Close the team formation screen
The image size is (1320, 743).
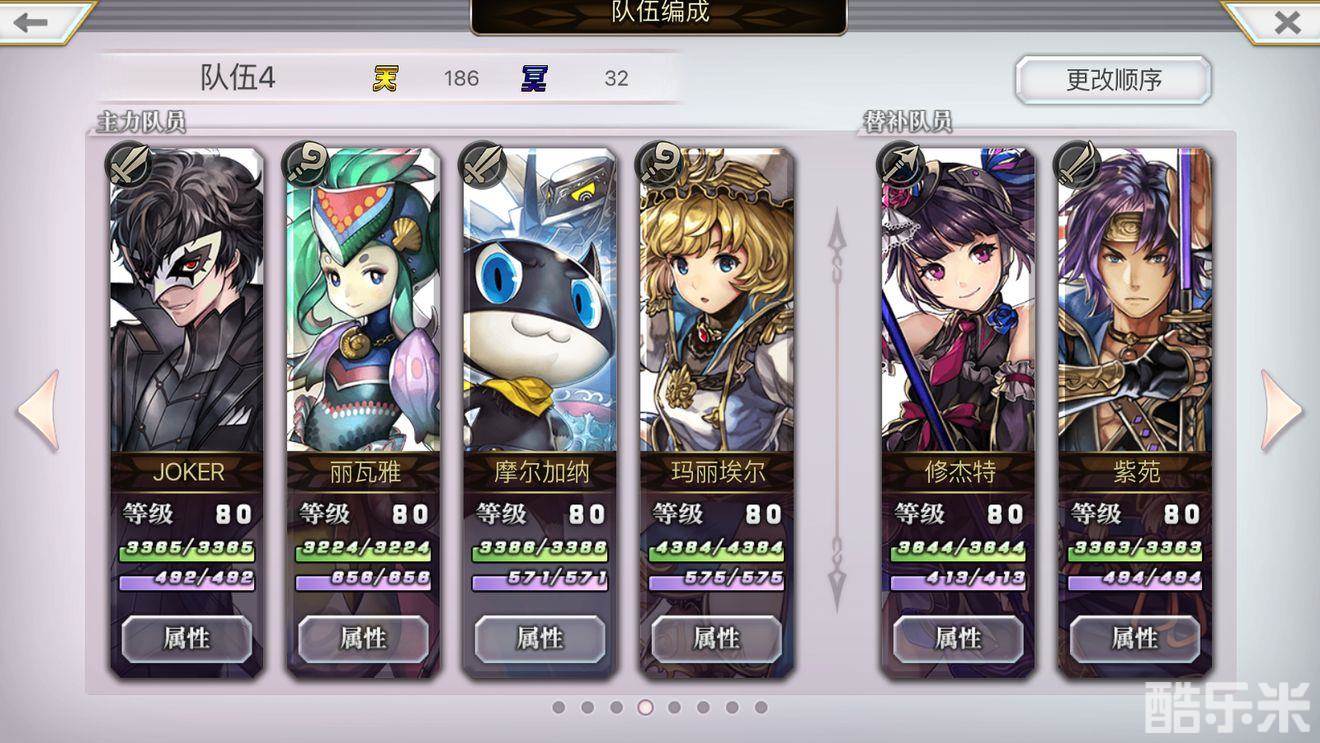point(1287,22)
